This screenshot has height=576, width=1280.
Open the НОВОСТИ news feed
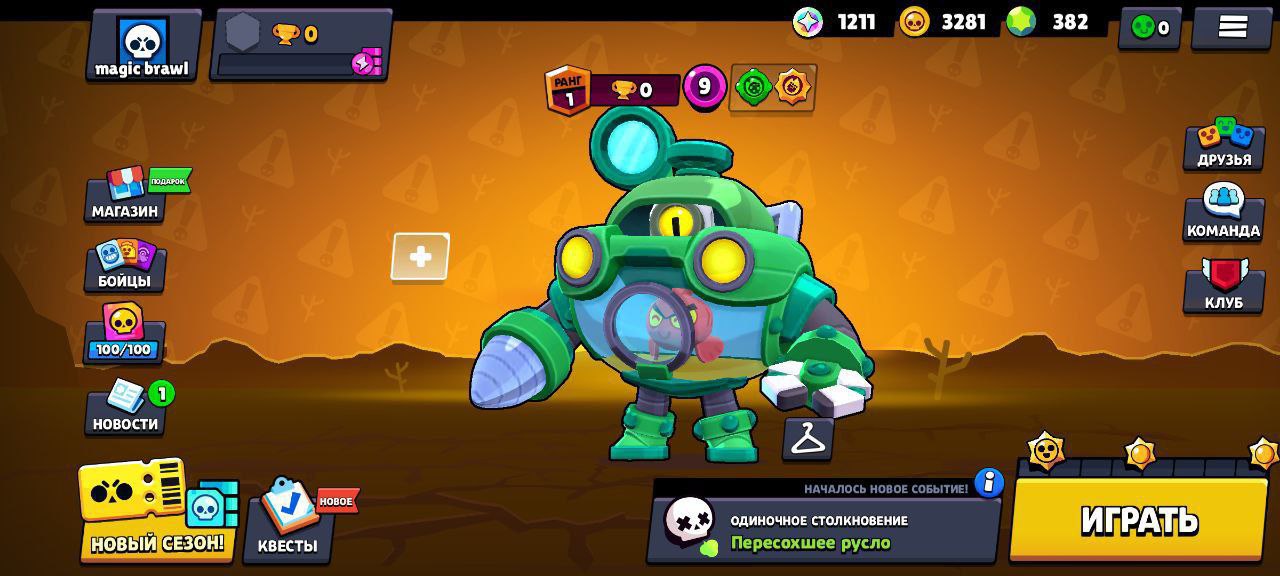pos(125,408)
